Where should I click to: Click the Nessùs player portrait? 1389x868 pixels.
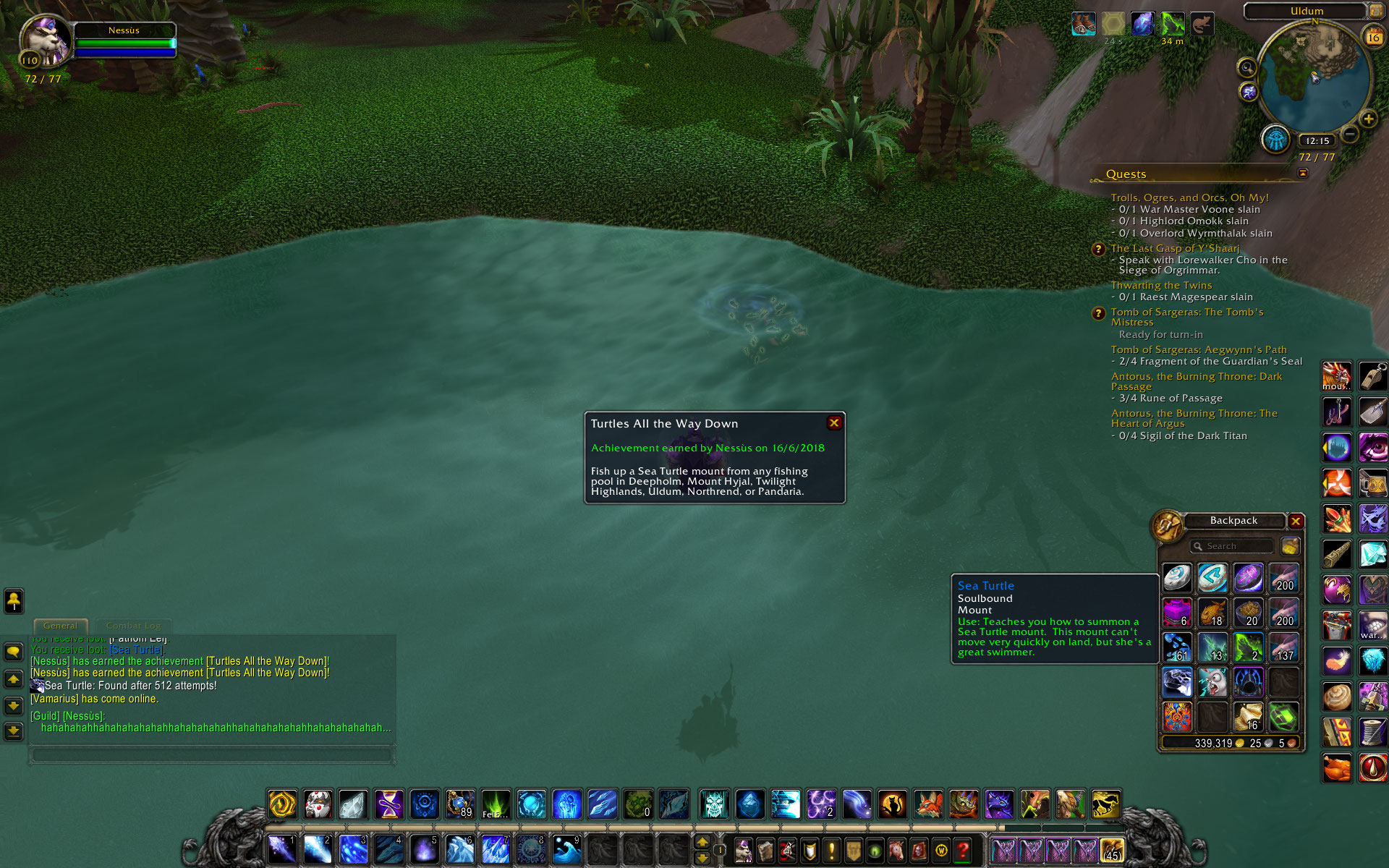[x=46, y=41]
